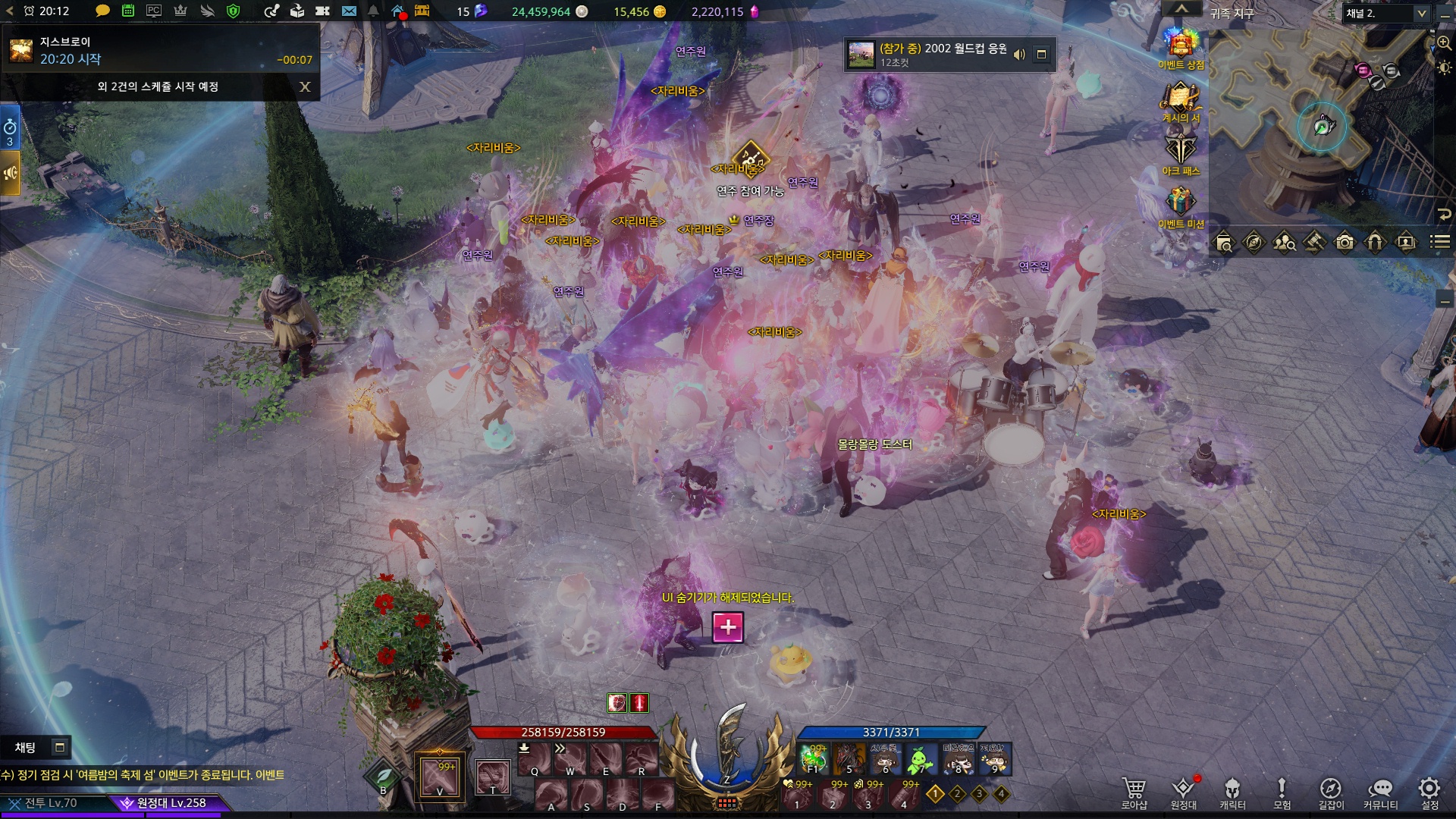This screenshot has width=1456, height=819.
Task: Click the pink plus button
Action: point(728,627)
